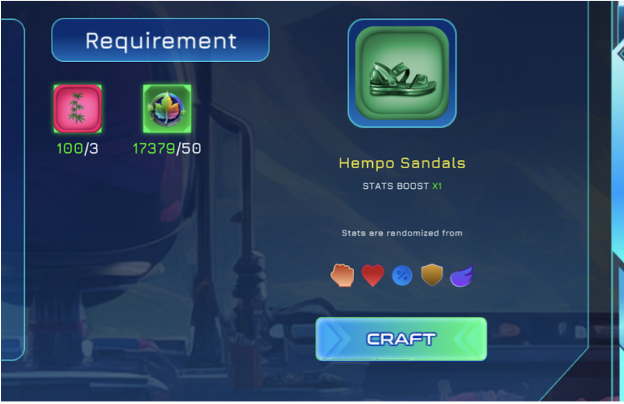Select the green leaf orb requirement
This screenshot has height=404, width=624.
click(x=166, y=108)
